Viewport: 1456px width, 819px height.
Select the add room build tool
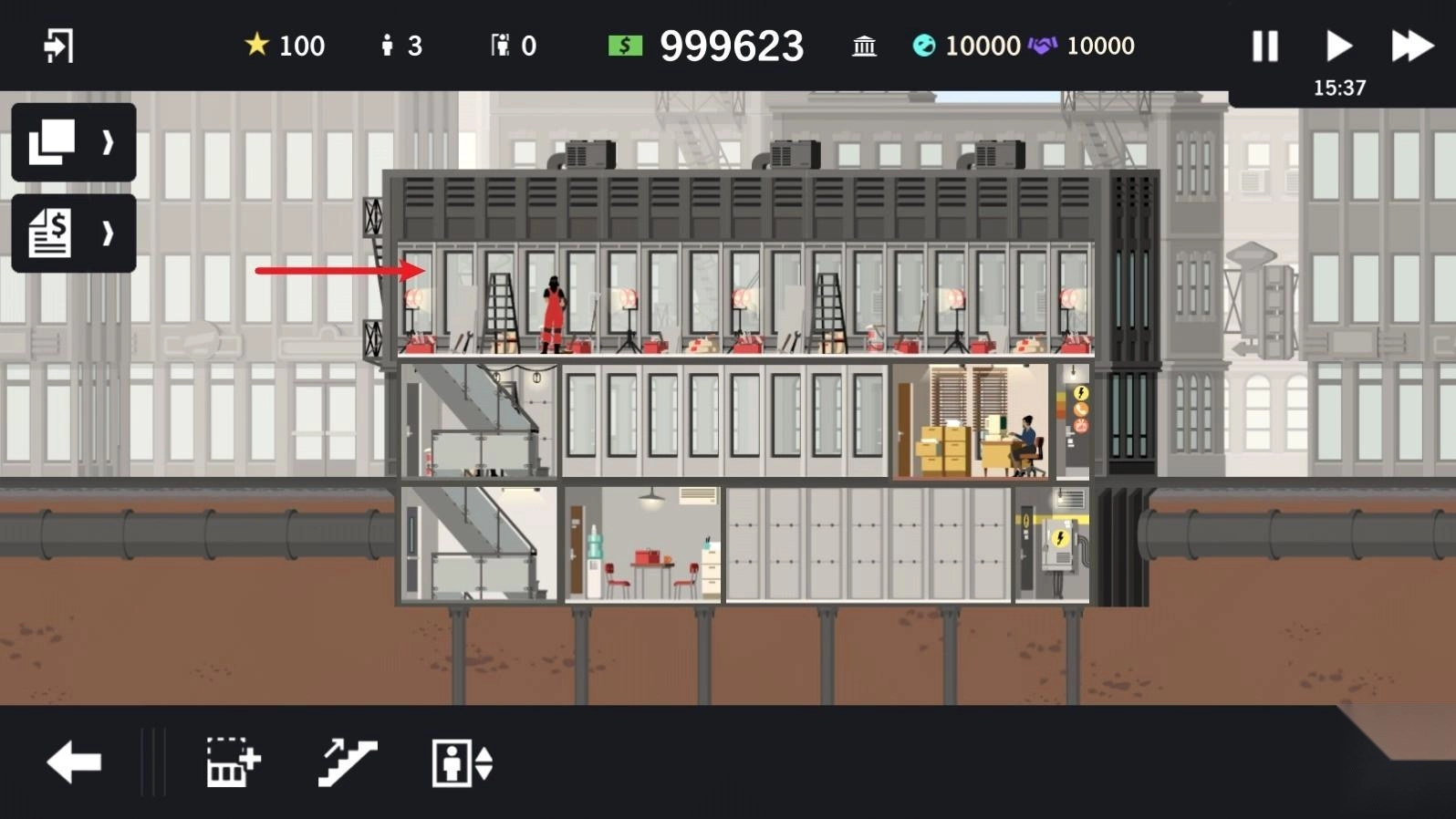[x=234, y=762]
